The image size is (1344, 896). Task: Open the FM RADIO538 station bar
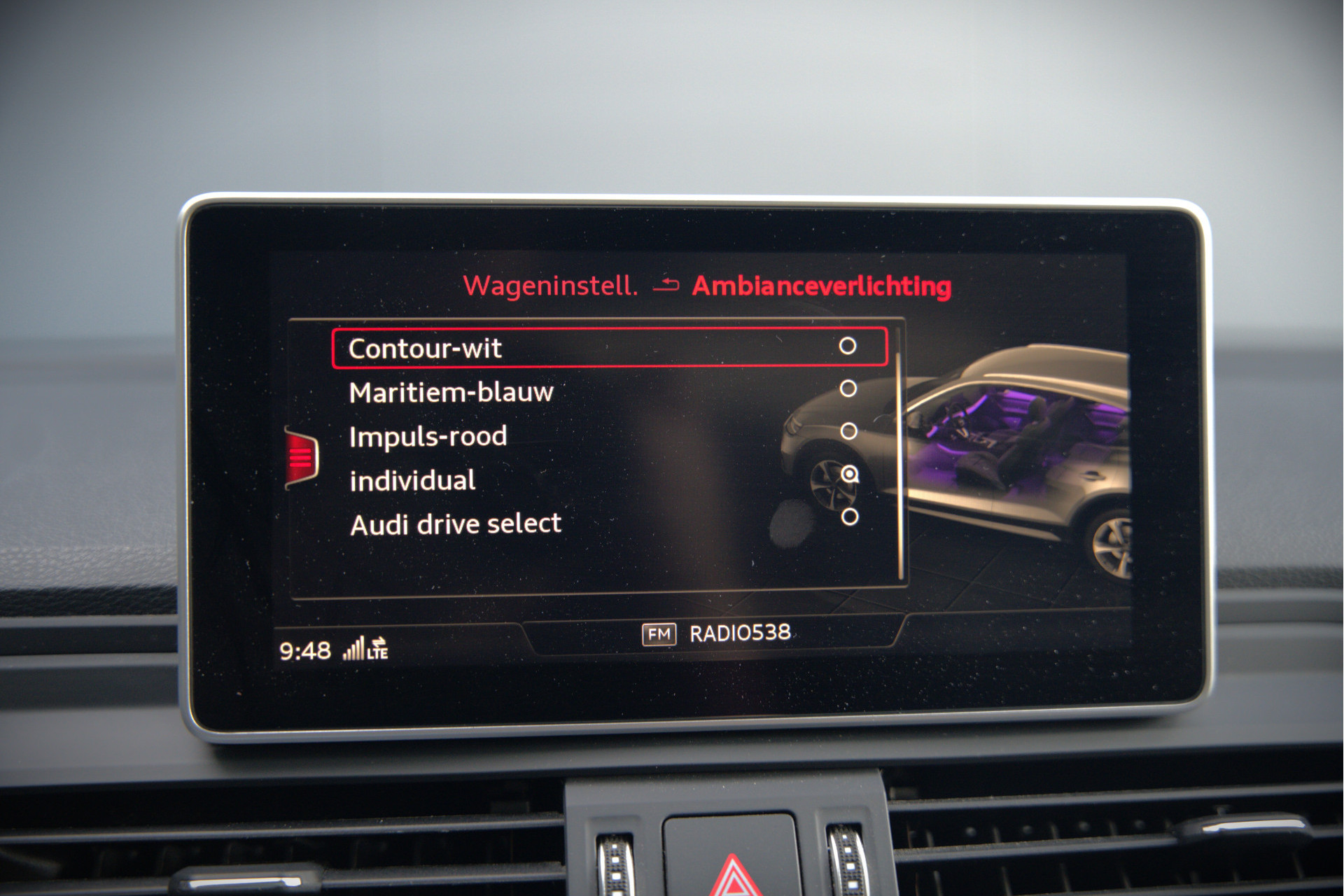click(x=717, y=633)
